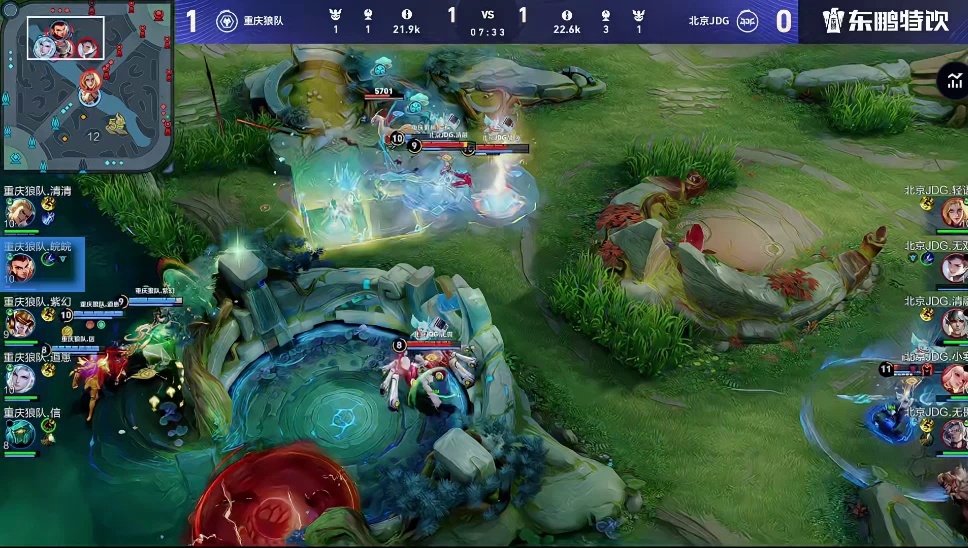Click the 东鹏特饮 sponsor banner
Screen dimensions: 968x548
(885, 21)
